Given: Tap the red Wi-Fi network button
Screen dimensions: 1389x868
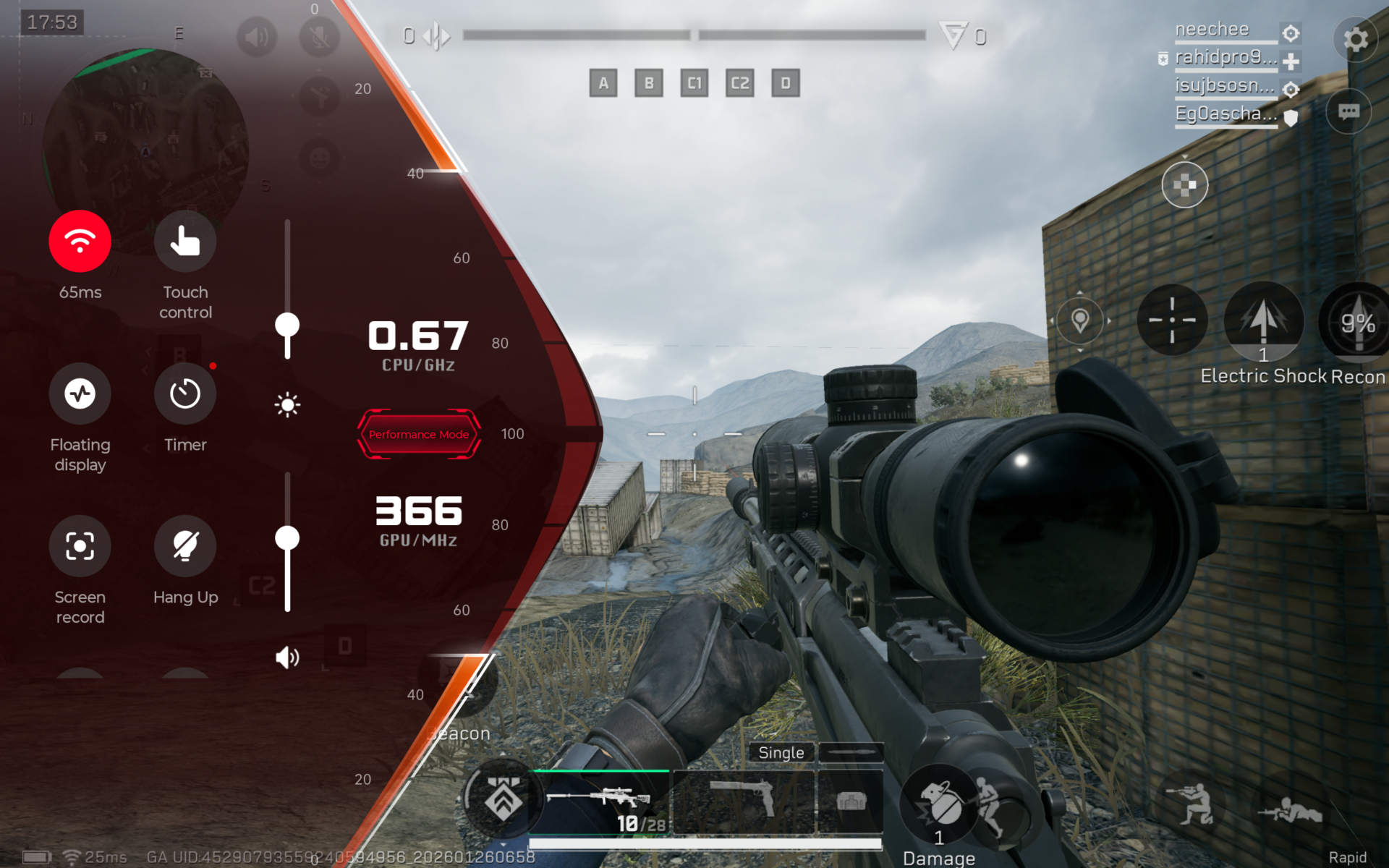Looking at the screenshot, I should [x=80, y=242].
